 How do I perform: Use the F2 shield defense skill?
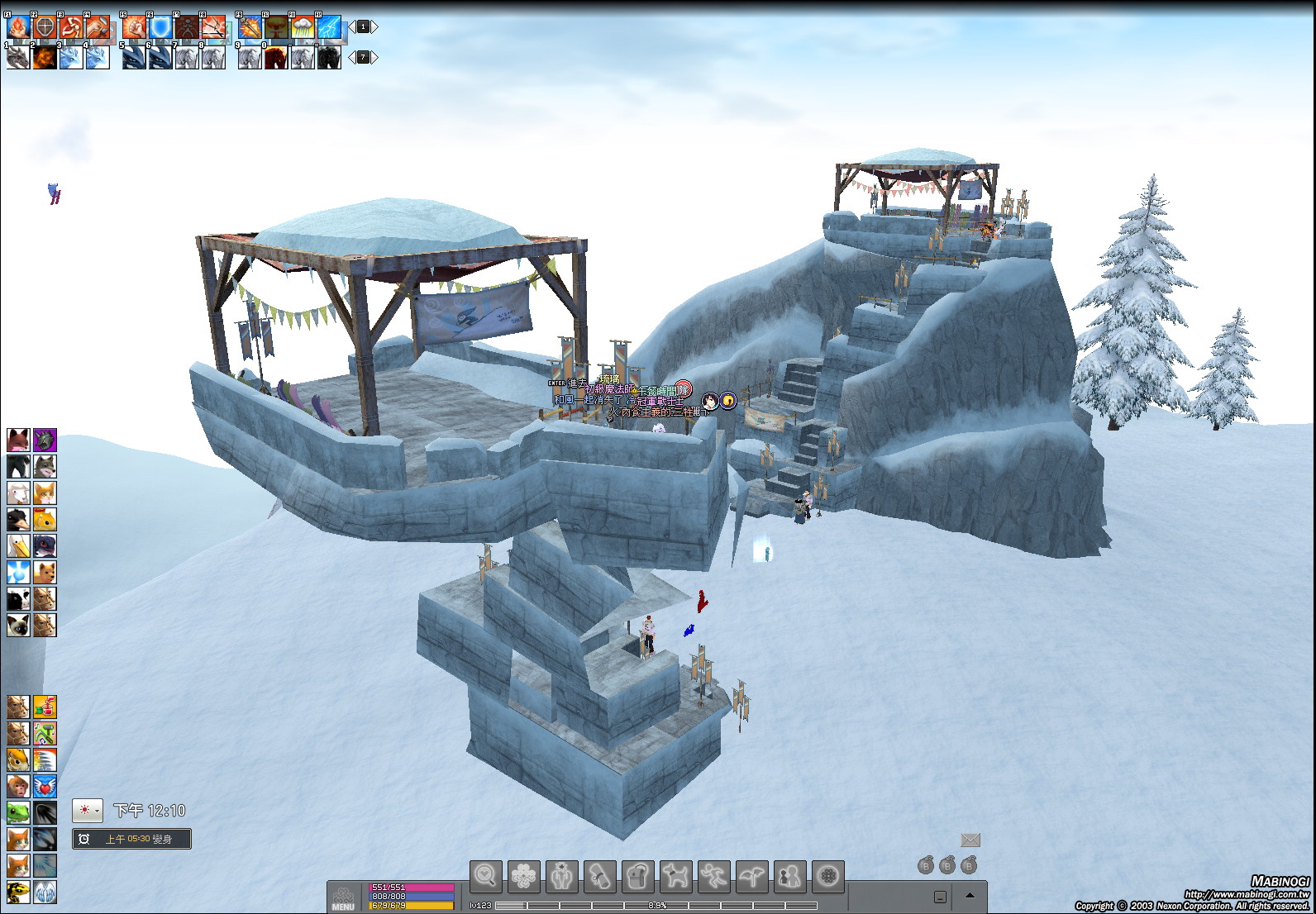(x=45, y=27)
